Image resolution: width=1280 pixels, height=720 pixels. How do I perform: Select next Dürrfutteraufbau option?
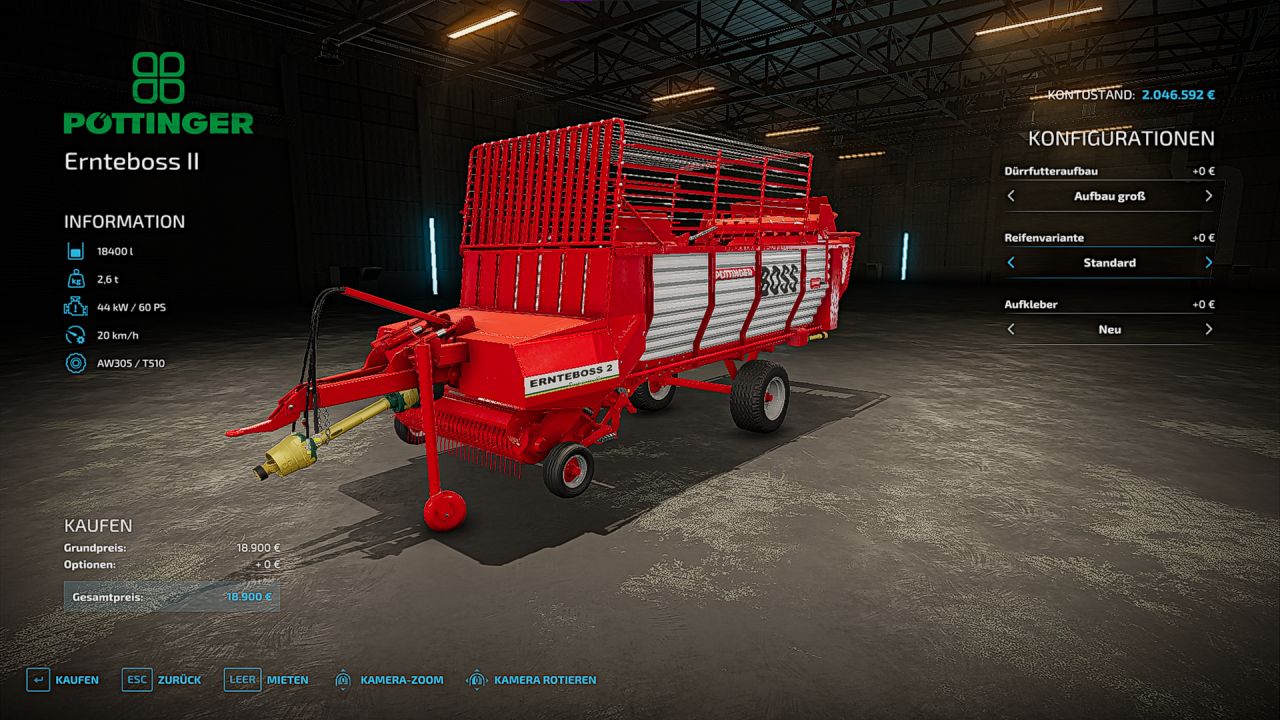click(x=1208, y=196)
